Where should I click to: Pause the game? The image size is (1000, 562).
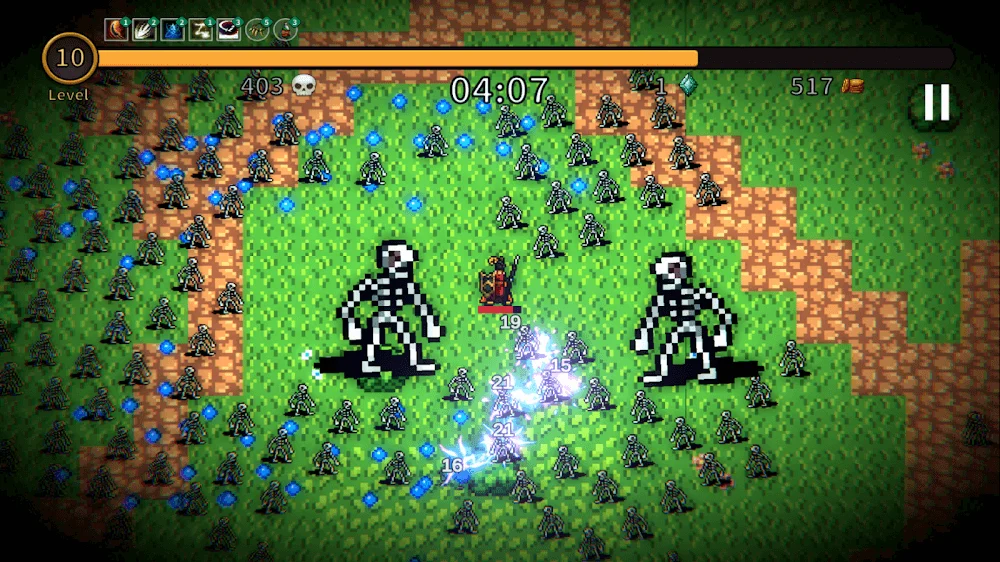pyautogui.click(x=936, y=103)
